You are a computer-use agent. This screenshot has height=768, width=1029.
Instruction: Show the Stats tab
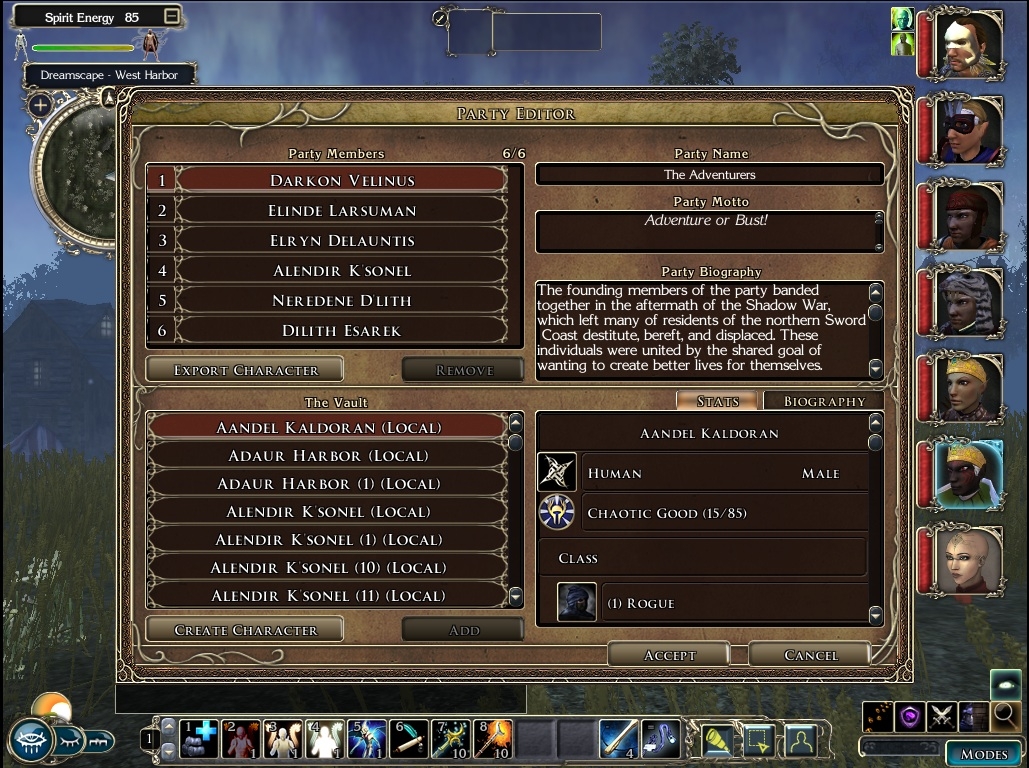coord(717,401)
